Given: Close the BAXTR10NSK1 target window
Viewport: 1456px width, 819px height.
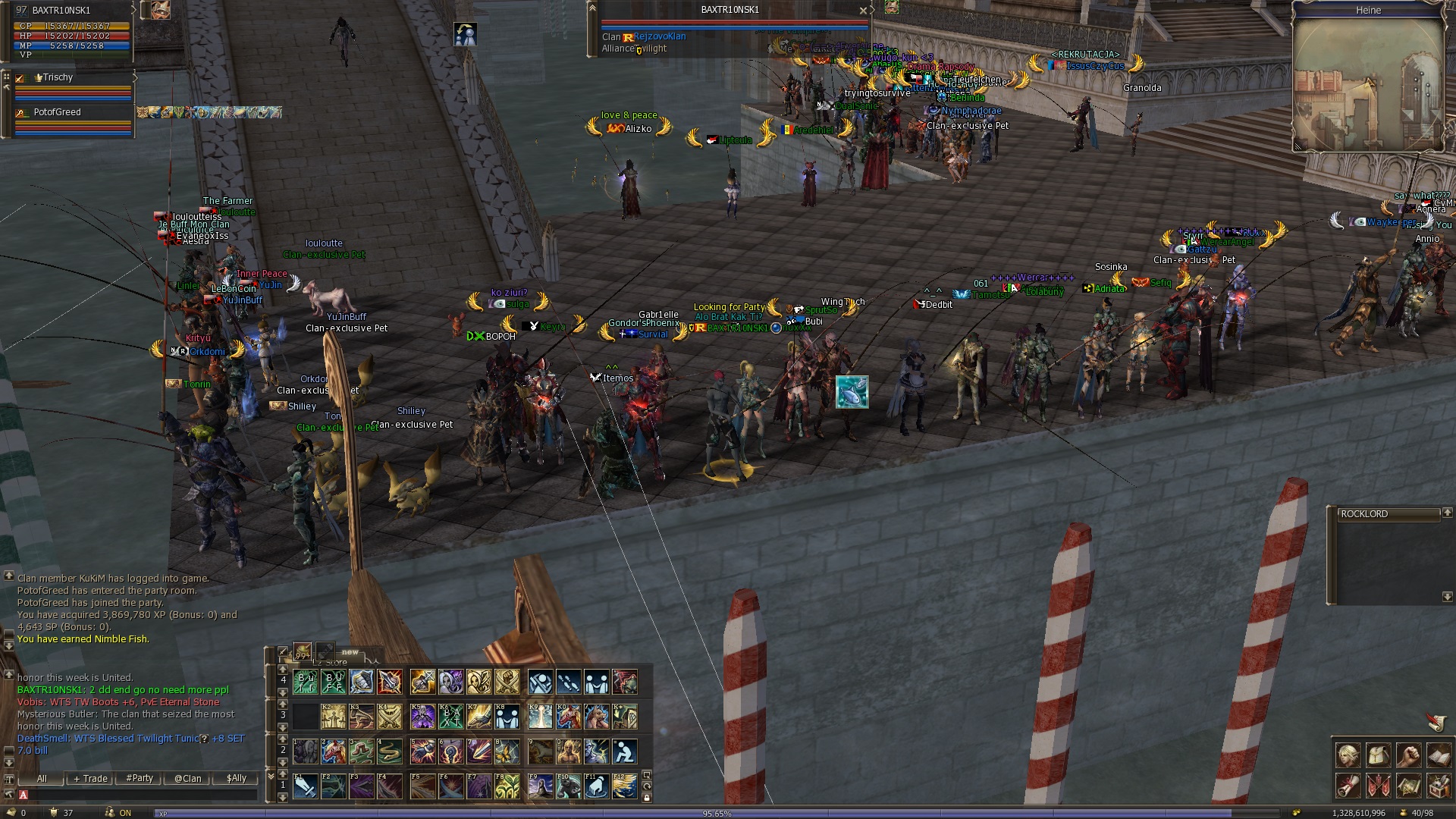Looking at the screenshot, I should 862,11.
